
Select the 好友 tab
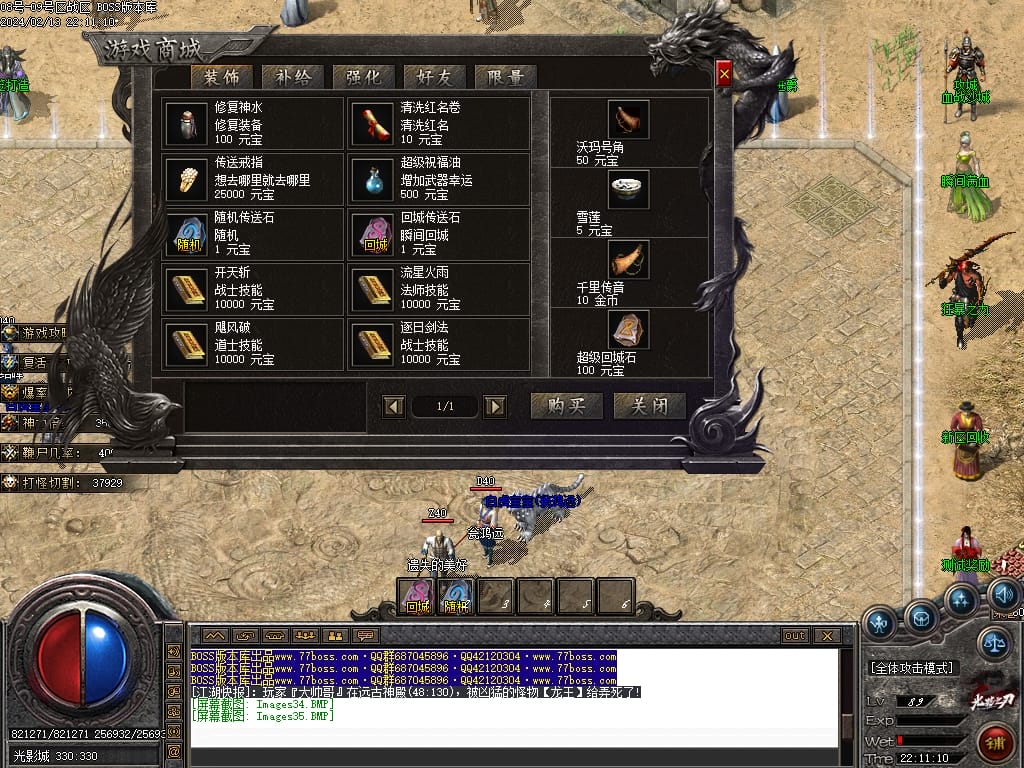coord(434,77)
